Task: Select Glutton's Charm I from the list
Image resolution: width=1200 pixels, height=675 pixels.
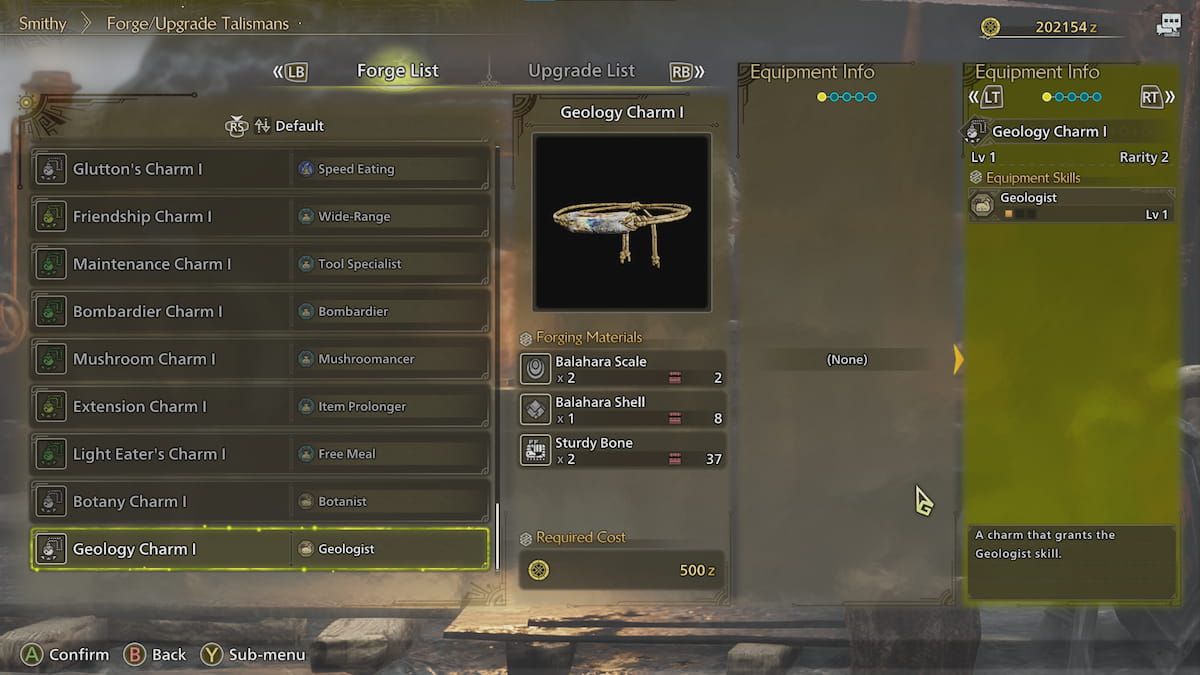Action: point(260,169)
